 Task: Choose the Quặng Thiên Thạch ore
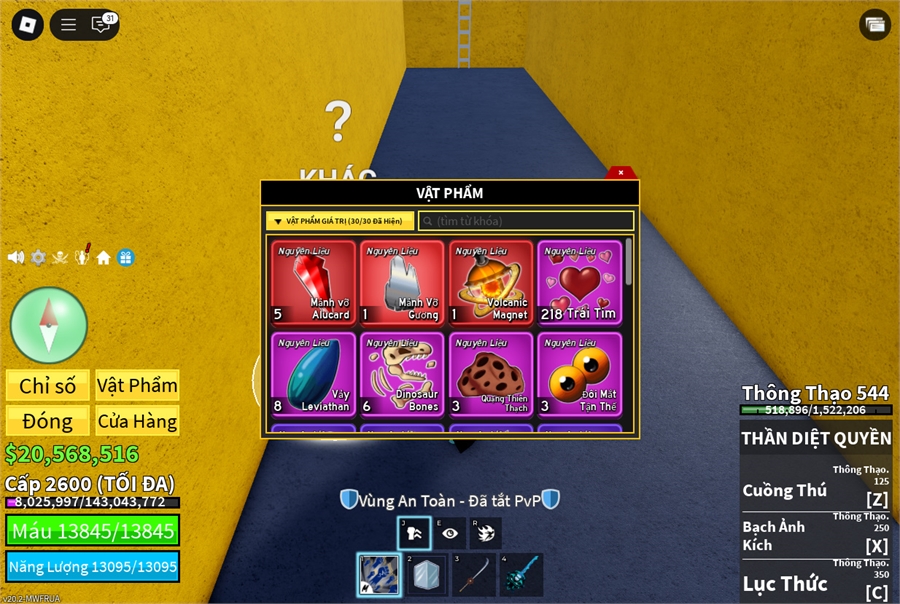(491, 374)
